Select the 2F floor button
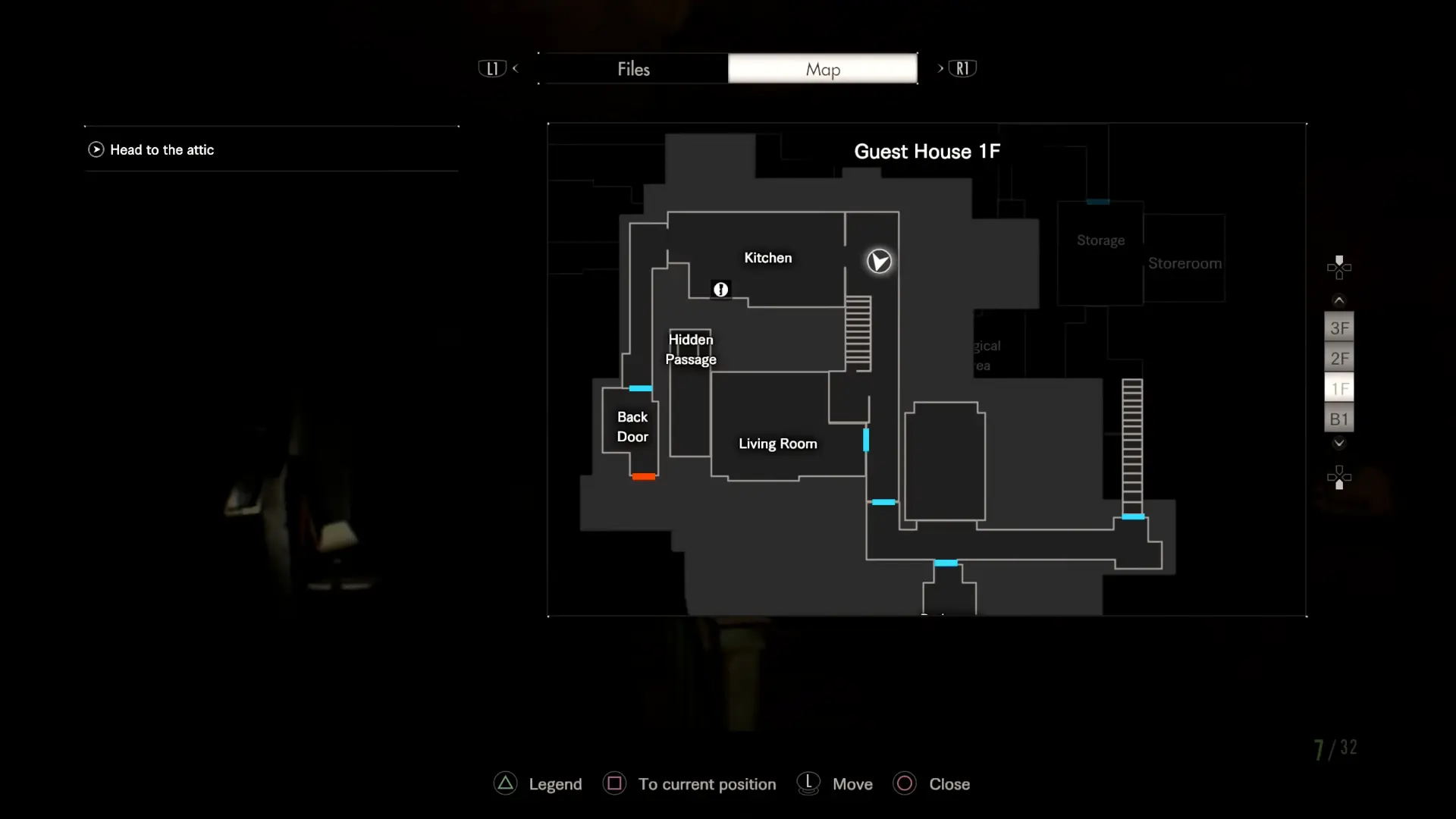Image resolution: width=1456 pixels, height=819 pixels. (x=1338, y=358)
